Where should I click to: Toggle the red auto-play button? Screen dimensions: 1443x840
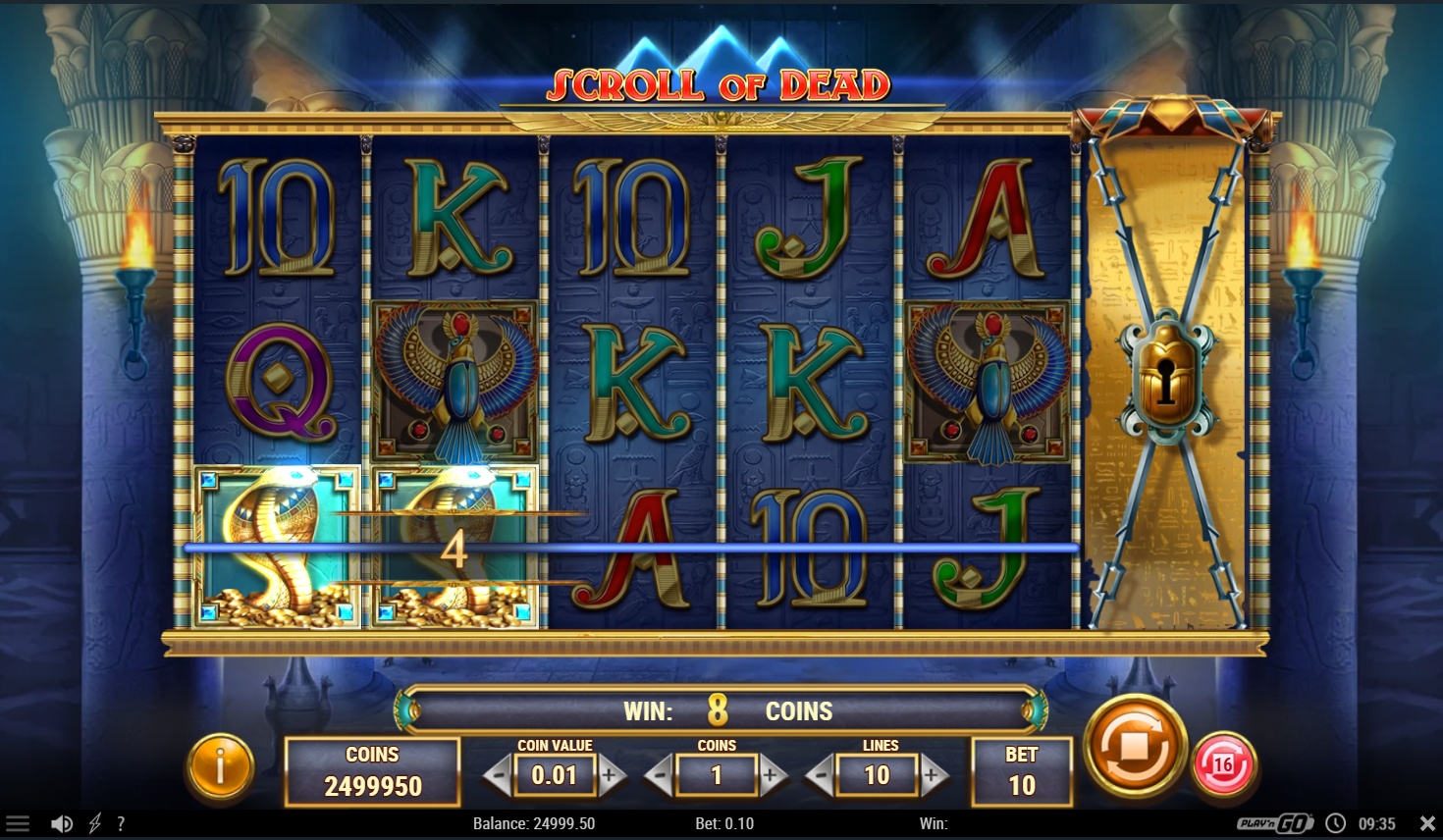coord(1223,763)
